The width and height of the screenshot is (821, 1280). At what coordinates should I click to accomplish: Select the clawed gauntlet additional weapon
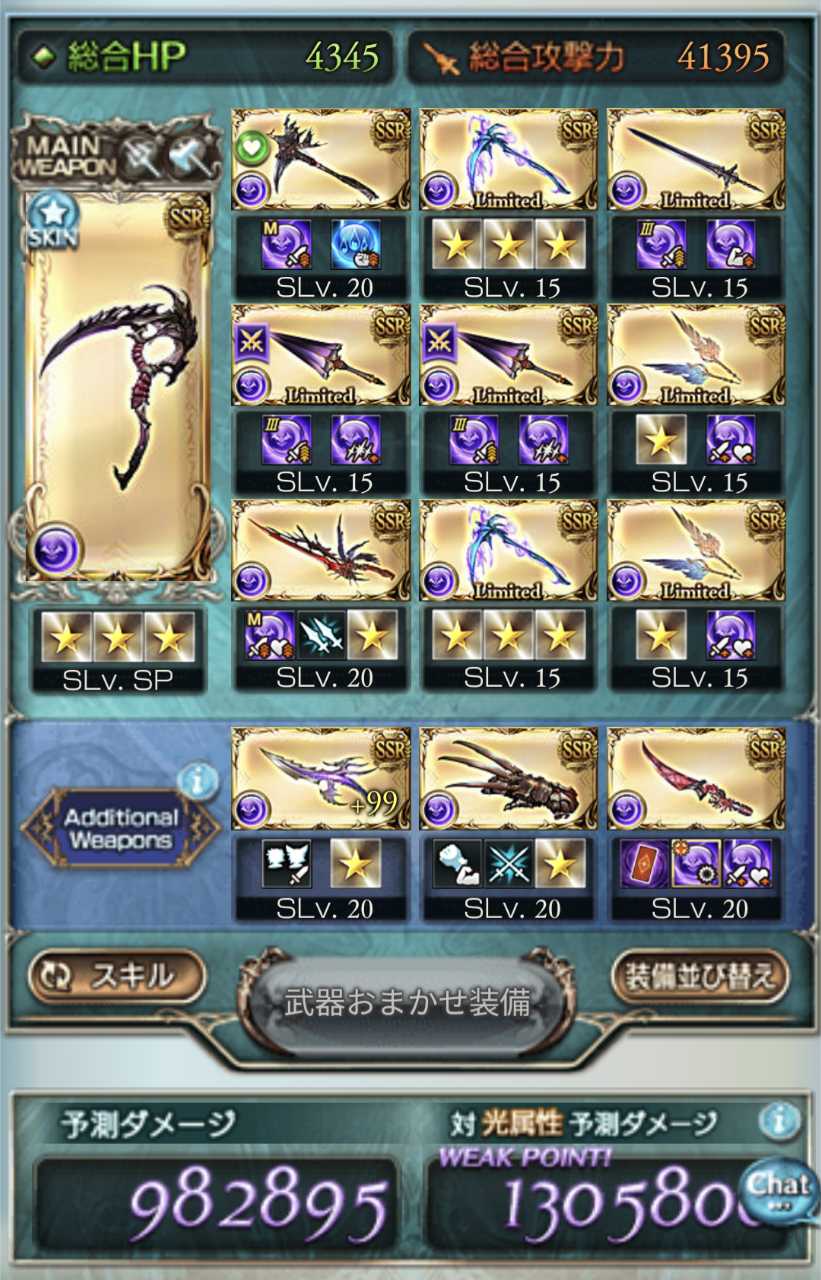508,779
